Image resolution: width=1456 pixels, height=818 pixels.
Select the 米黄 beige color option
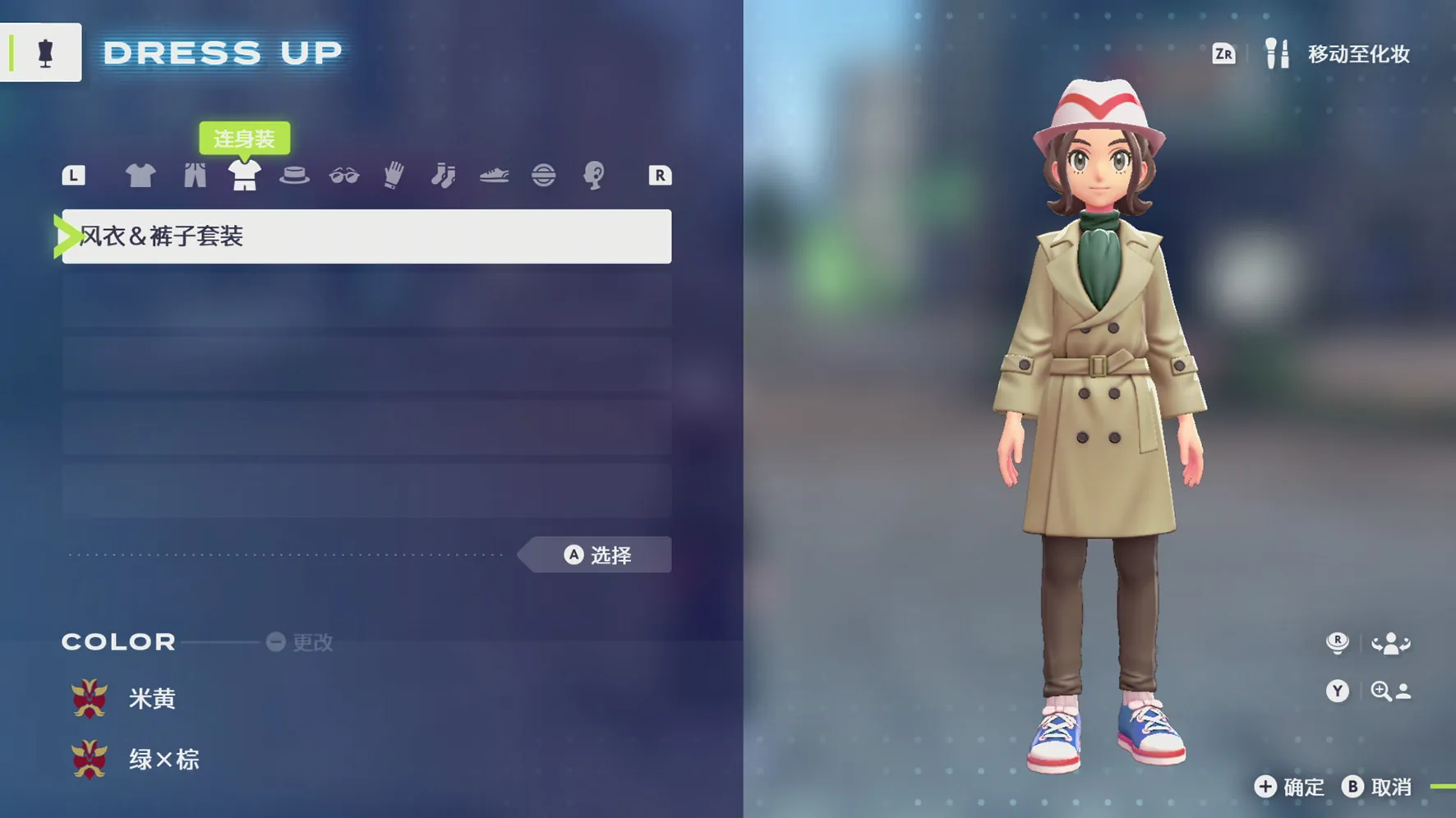[152, 699]
